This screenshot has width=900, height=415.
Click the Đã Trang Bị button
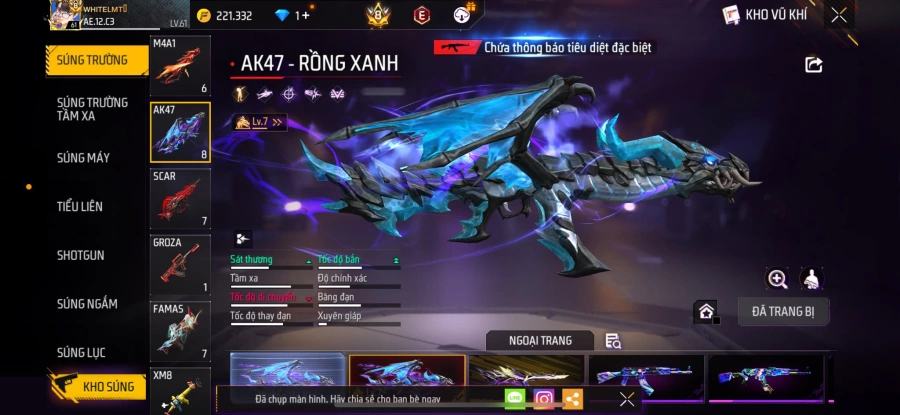(783, 312)
